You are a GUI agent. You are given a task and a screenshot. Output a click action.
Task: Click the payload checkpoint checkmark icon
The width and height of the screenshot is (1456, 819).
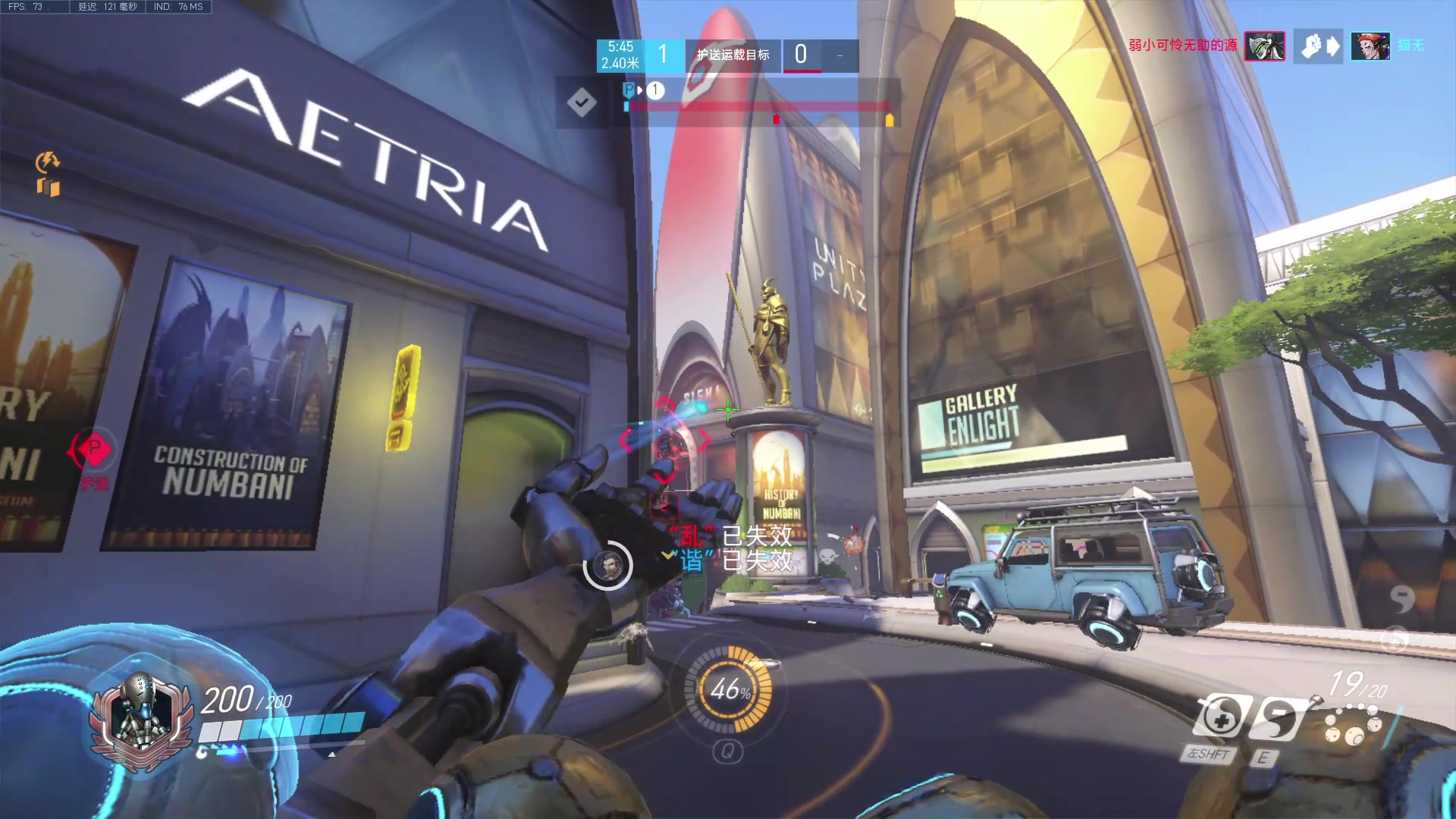click(582, 102)
